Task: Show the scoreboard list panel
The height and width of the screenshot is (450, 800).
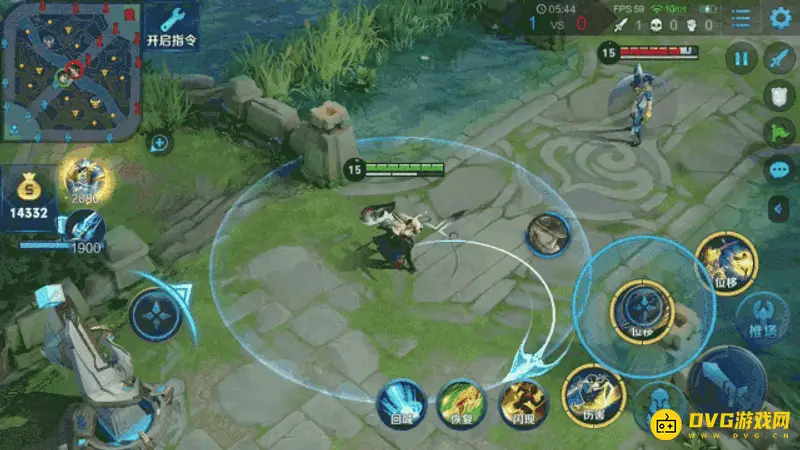Action: pyautogui.click(x=741, y=18)
